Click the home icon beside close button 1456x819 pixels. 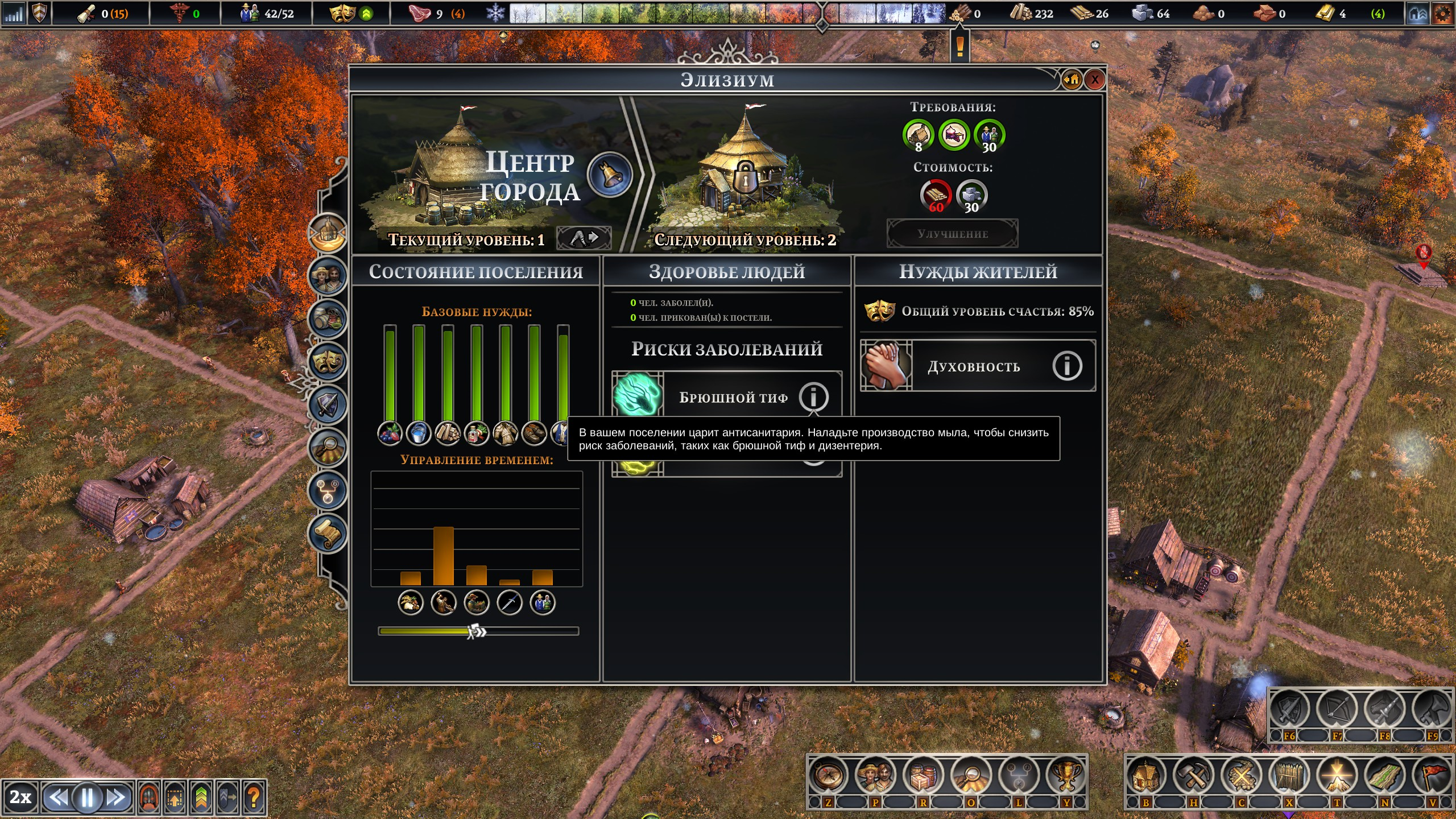1072,80
